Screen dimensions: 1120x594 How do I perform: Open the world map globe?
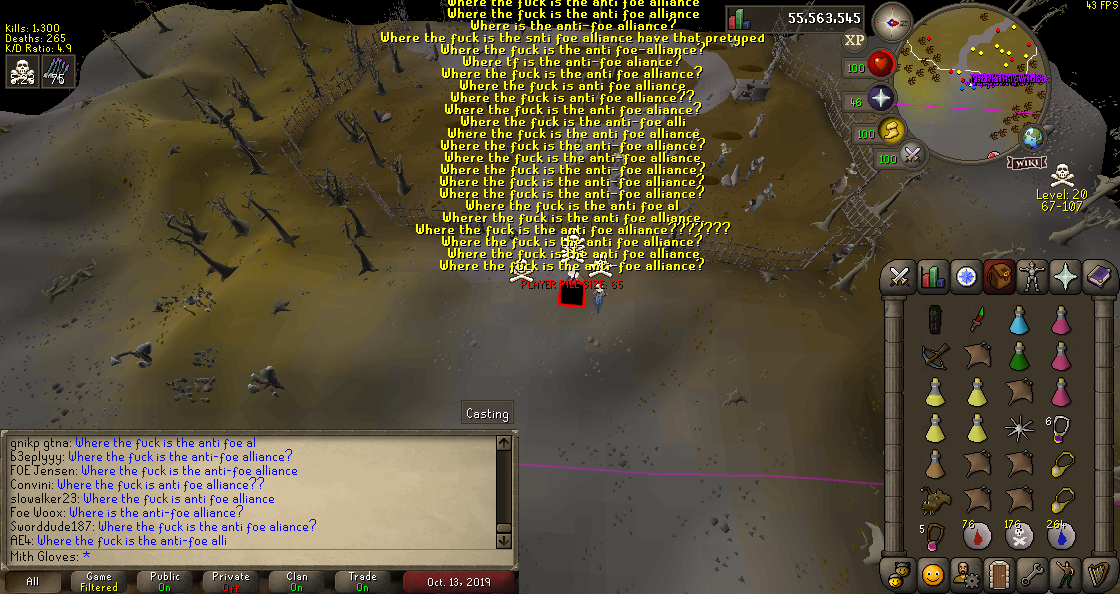[x=1032, y=138]
